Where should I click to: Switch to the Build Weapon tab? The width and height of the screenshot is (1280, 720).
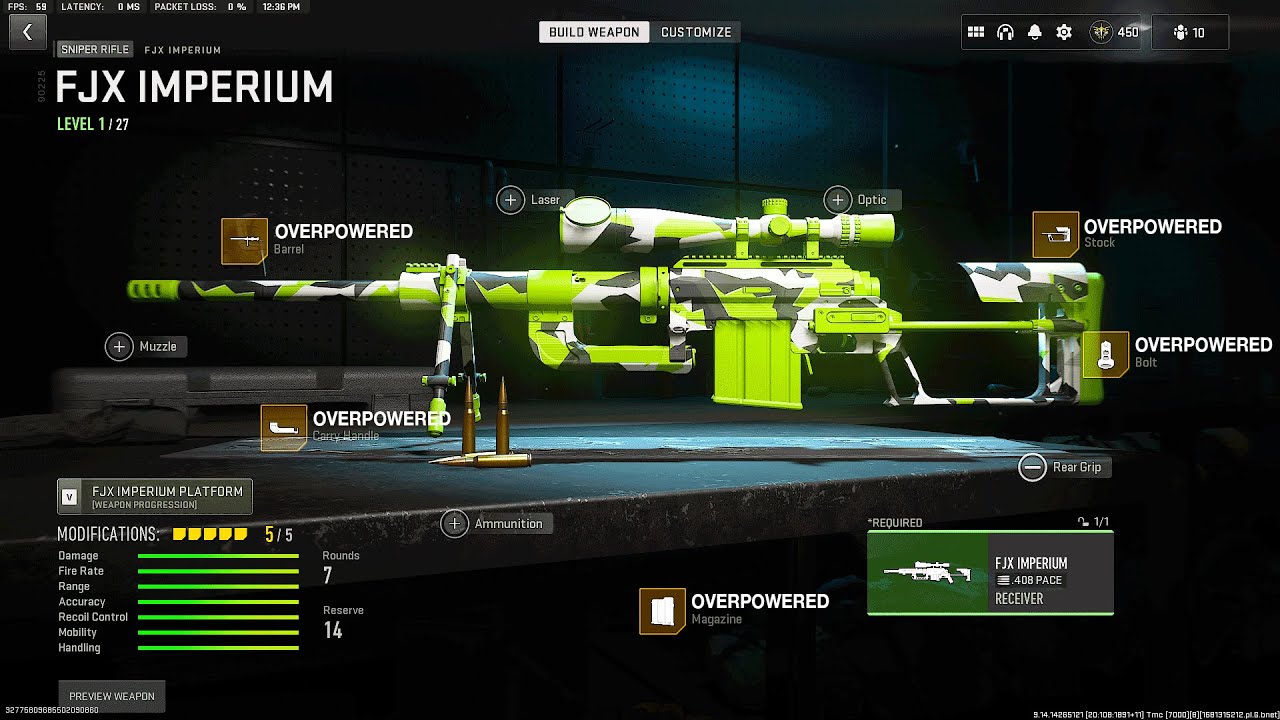594,32
